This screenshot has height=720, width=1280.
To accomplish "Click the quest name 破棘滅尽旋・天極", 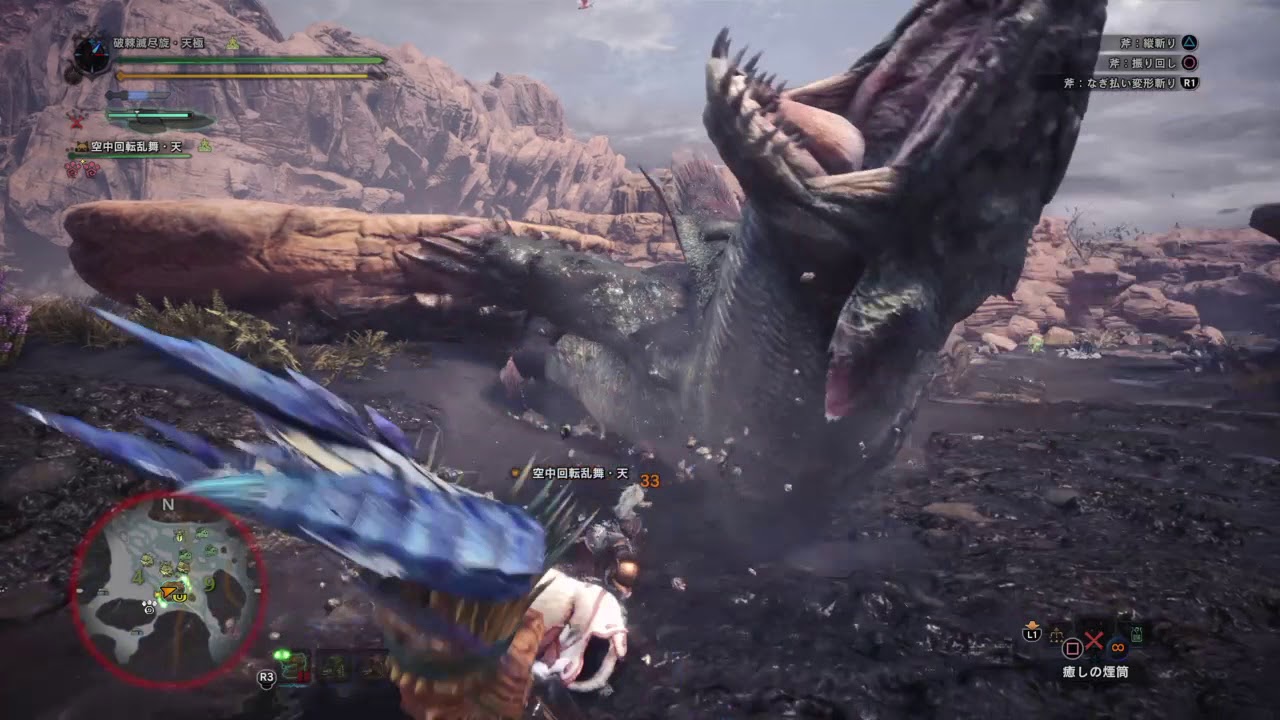I will coord(157,42).
